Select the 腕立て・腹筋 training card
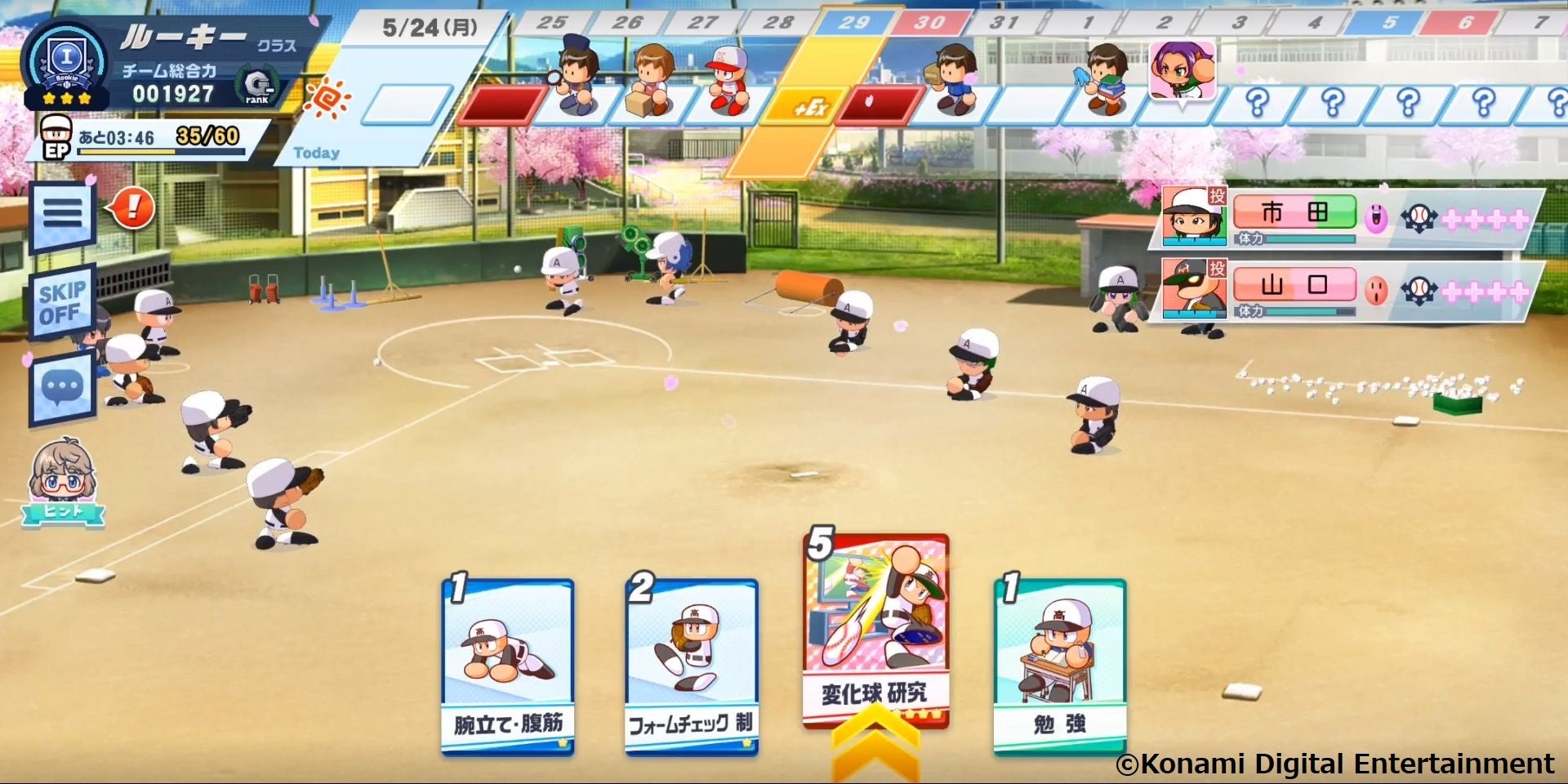Screen dimensions: 1568x784 [x=506, y=657]
